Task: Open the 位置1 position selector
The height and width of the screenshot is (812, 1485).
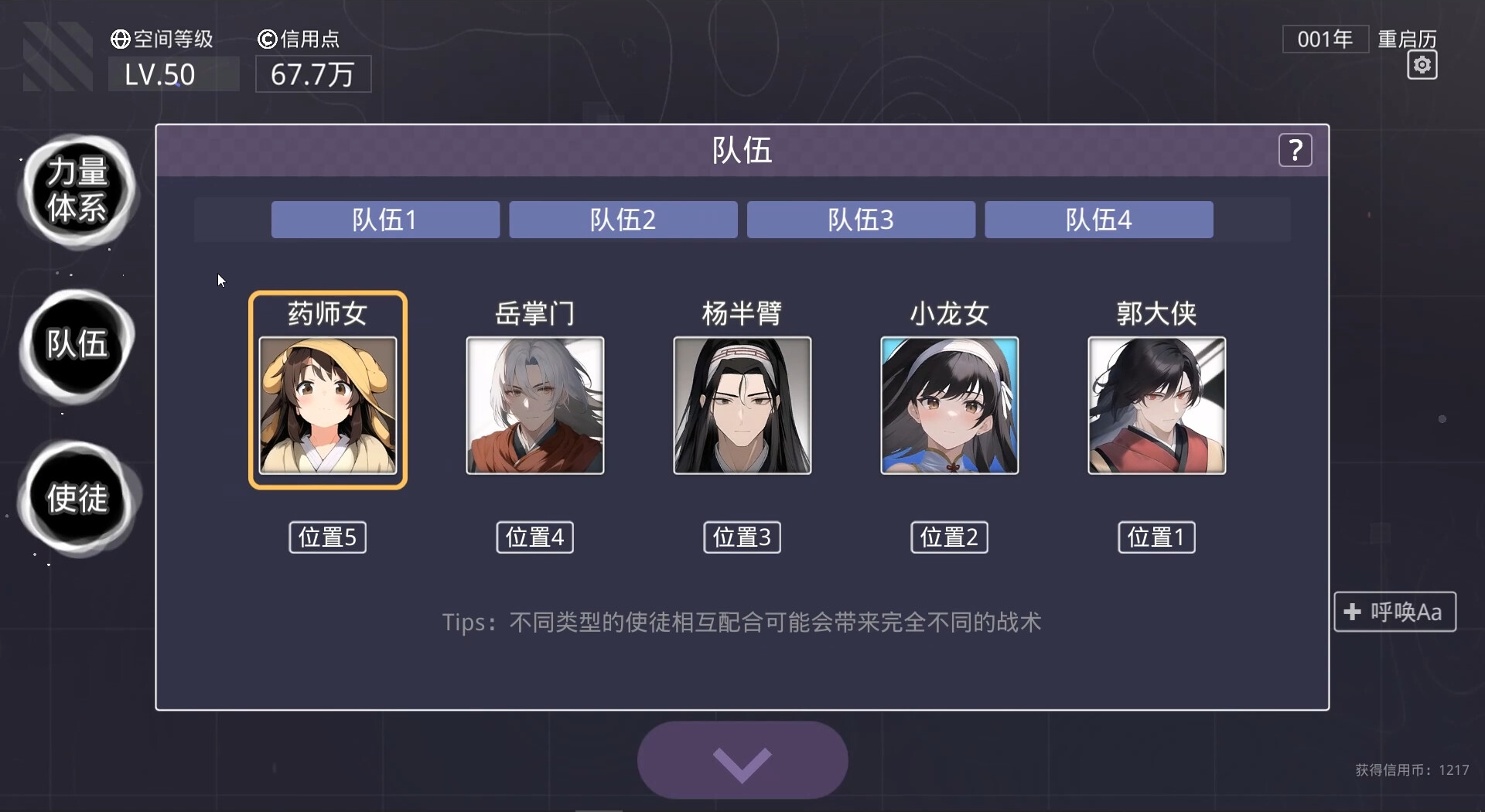Action: [x=1156, y=537]
